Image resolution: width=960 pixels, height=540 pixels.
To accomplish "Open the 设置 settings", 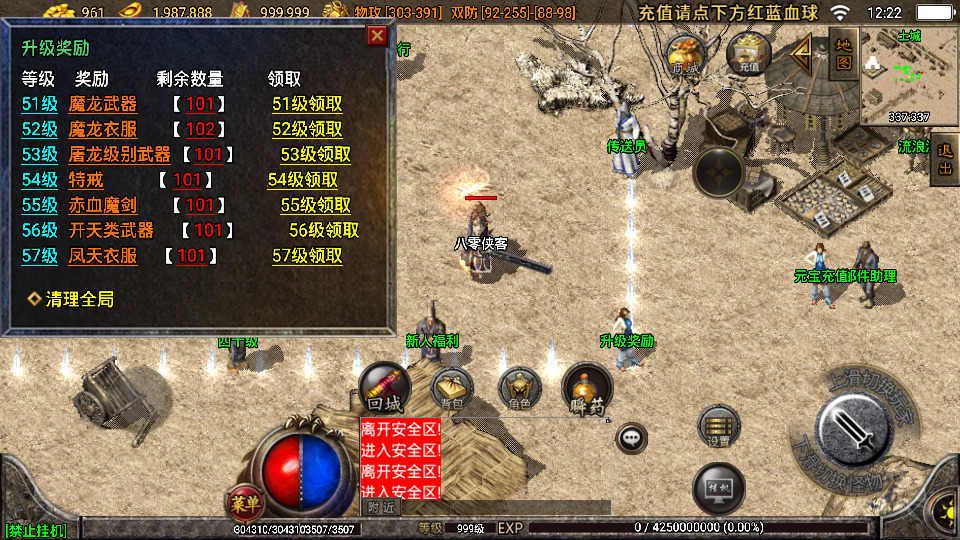I will [718, 426].
